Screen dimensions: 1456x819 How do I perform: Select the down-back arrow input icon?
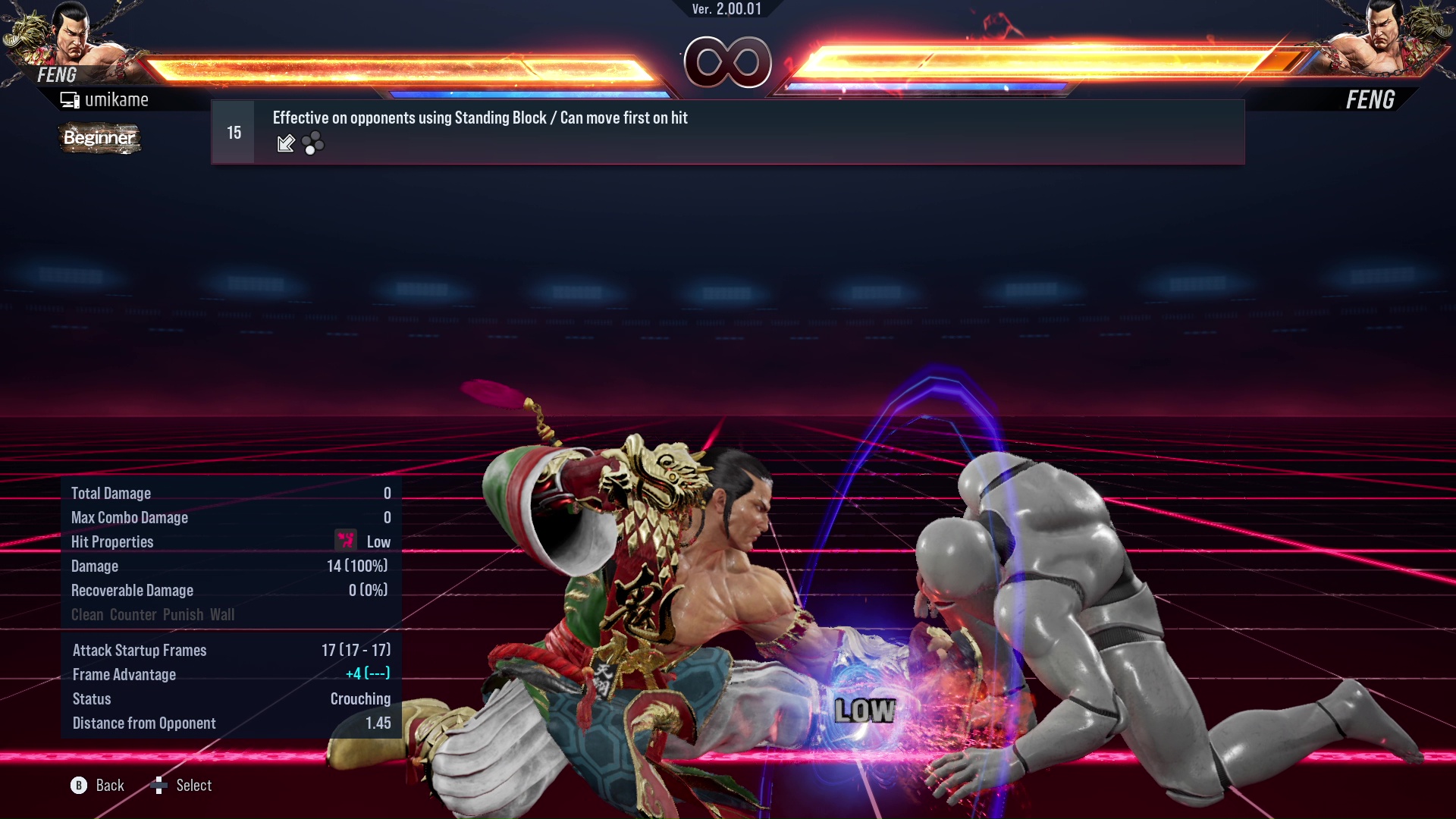[x=285, y=143]
